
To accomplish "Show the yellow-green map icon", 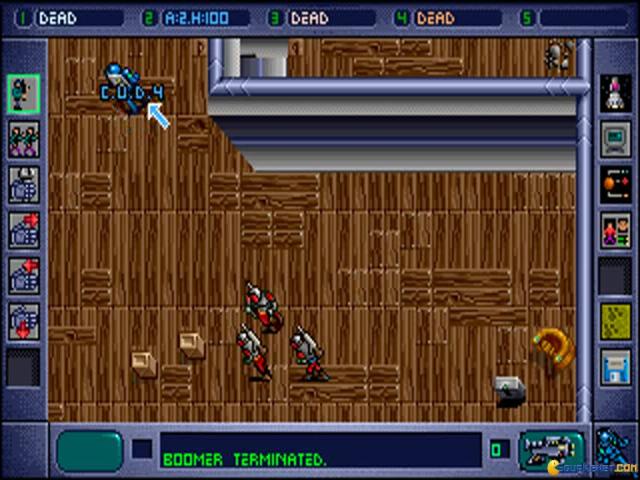I will tap(615, 320).
